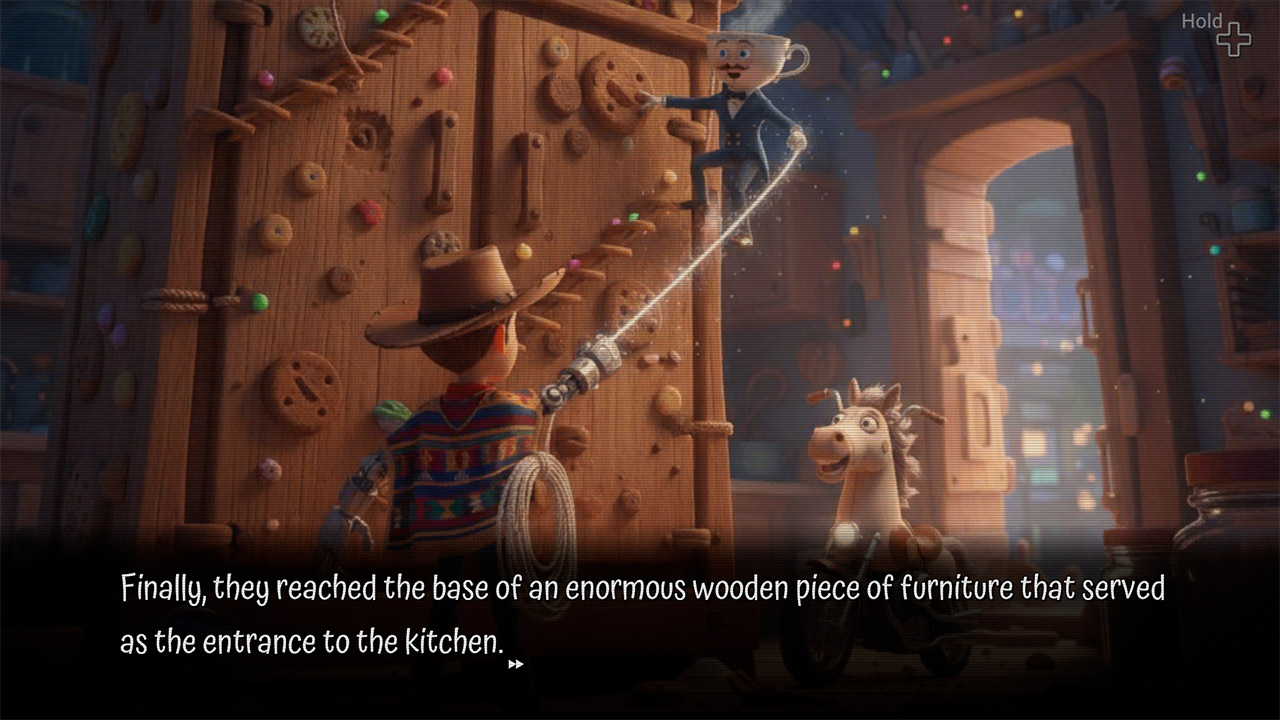
Task: Click the plus icon next to Hold
Action: 1235,38
